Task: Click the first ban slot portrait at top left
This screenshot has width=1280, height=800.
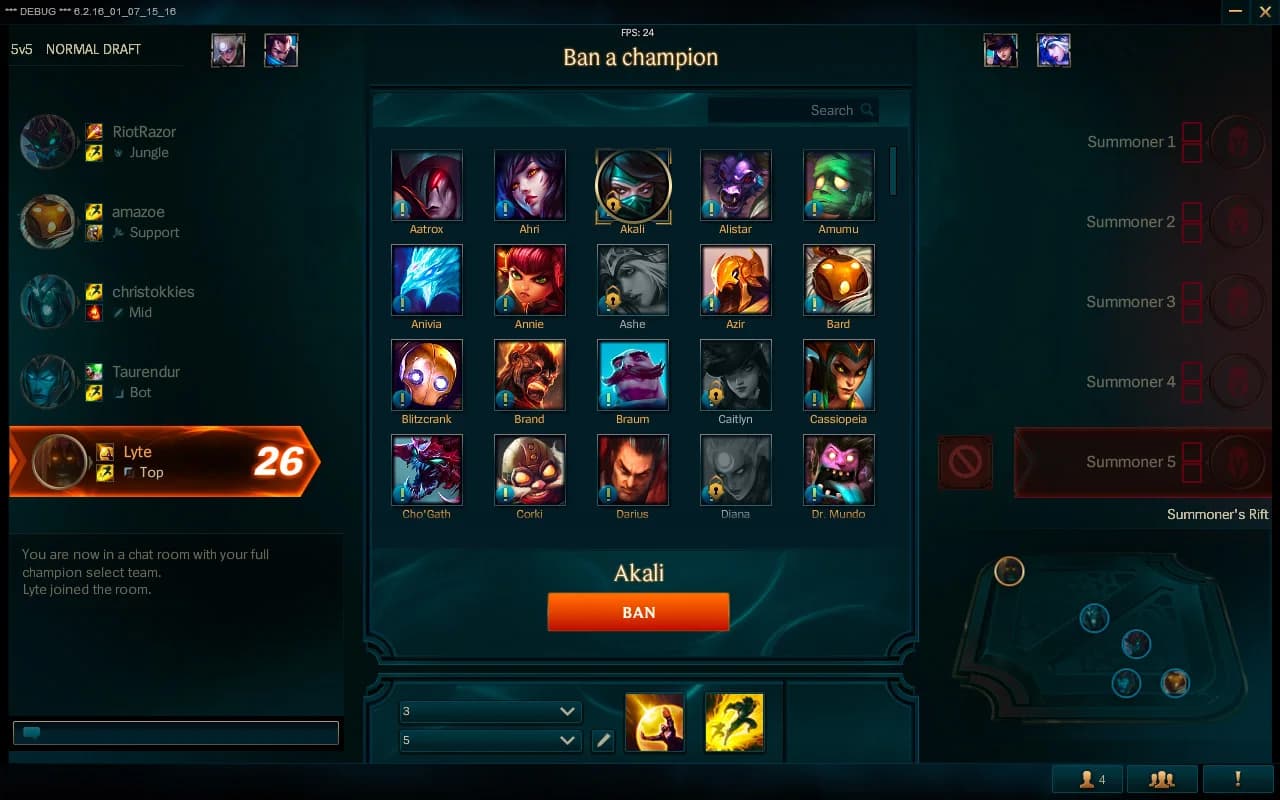Action: coord(229,50)
